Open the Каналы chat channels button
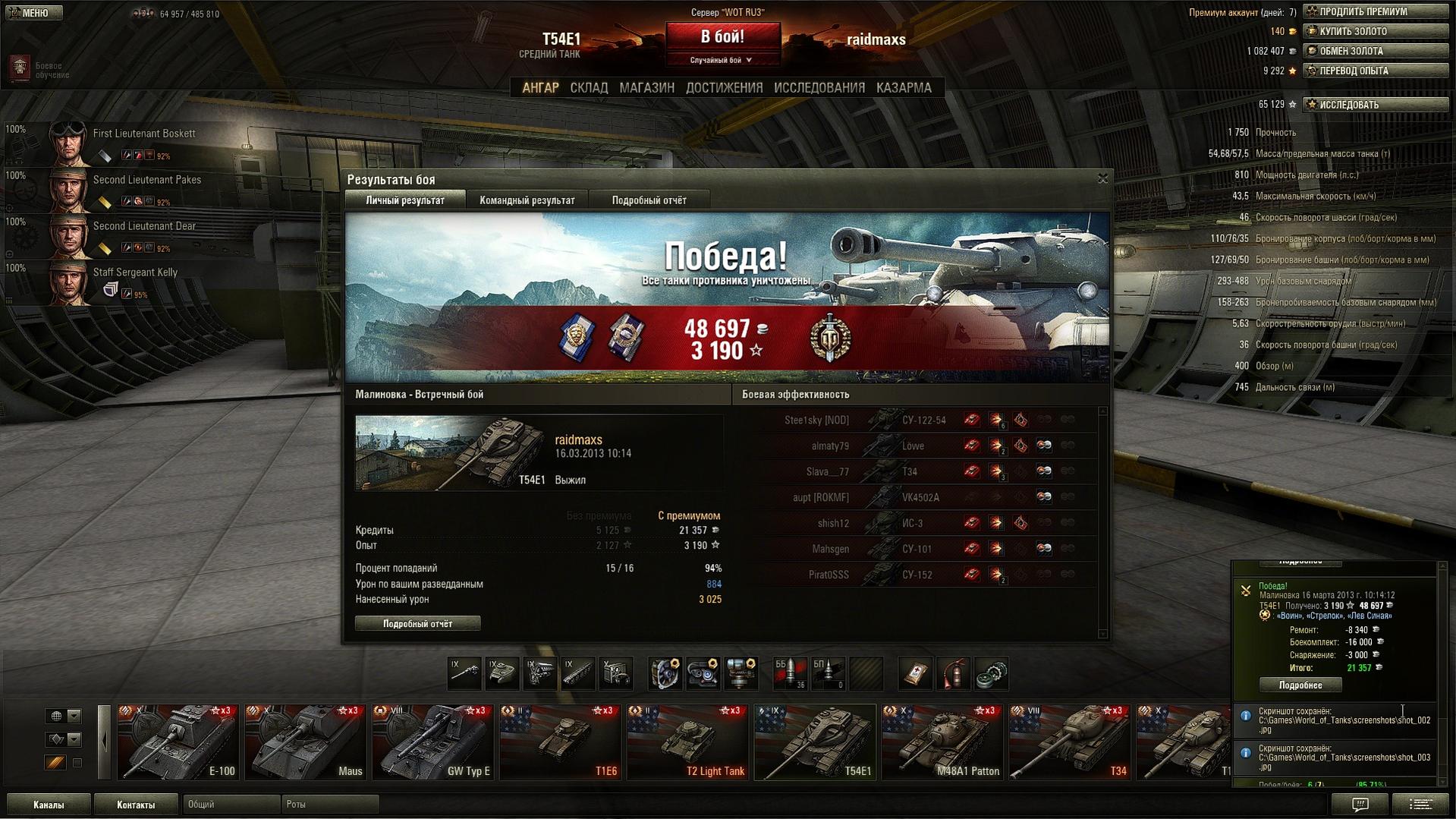1456x819 pixels. tap(49, 805)
